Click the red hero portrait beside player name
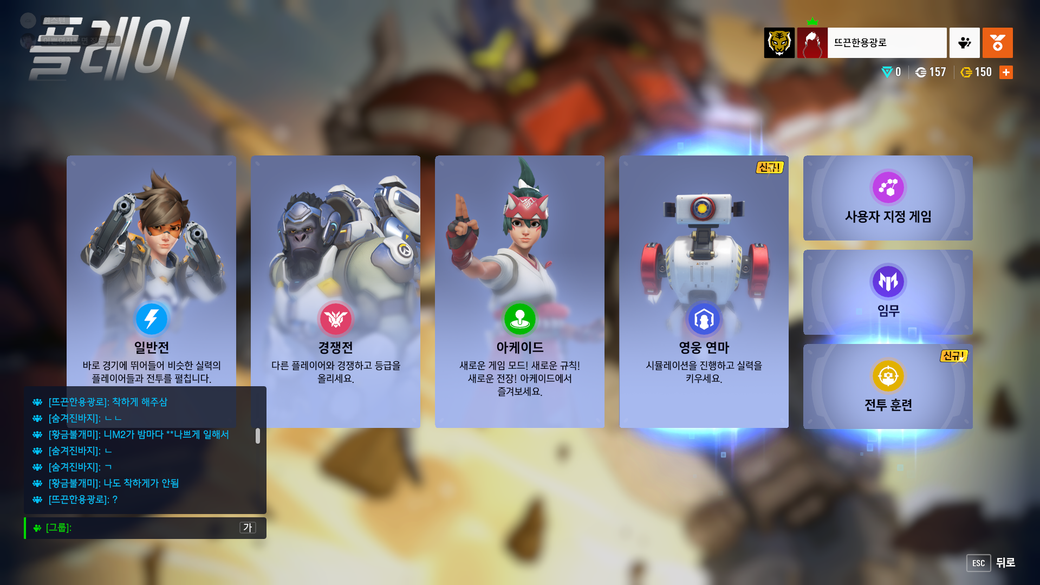The image size is (1040, 585). click(x=812, y=43)
